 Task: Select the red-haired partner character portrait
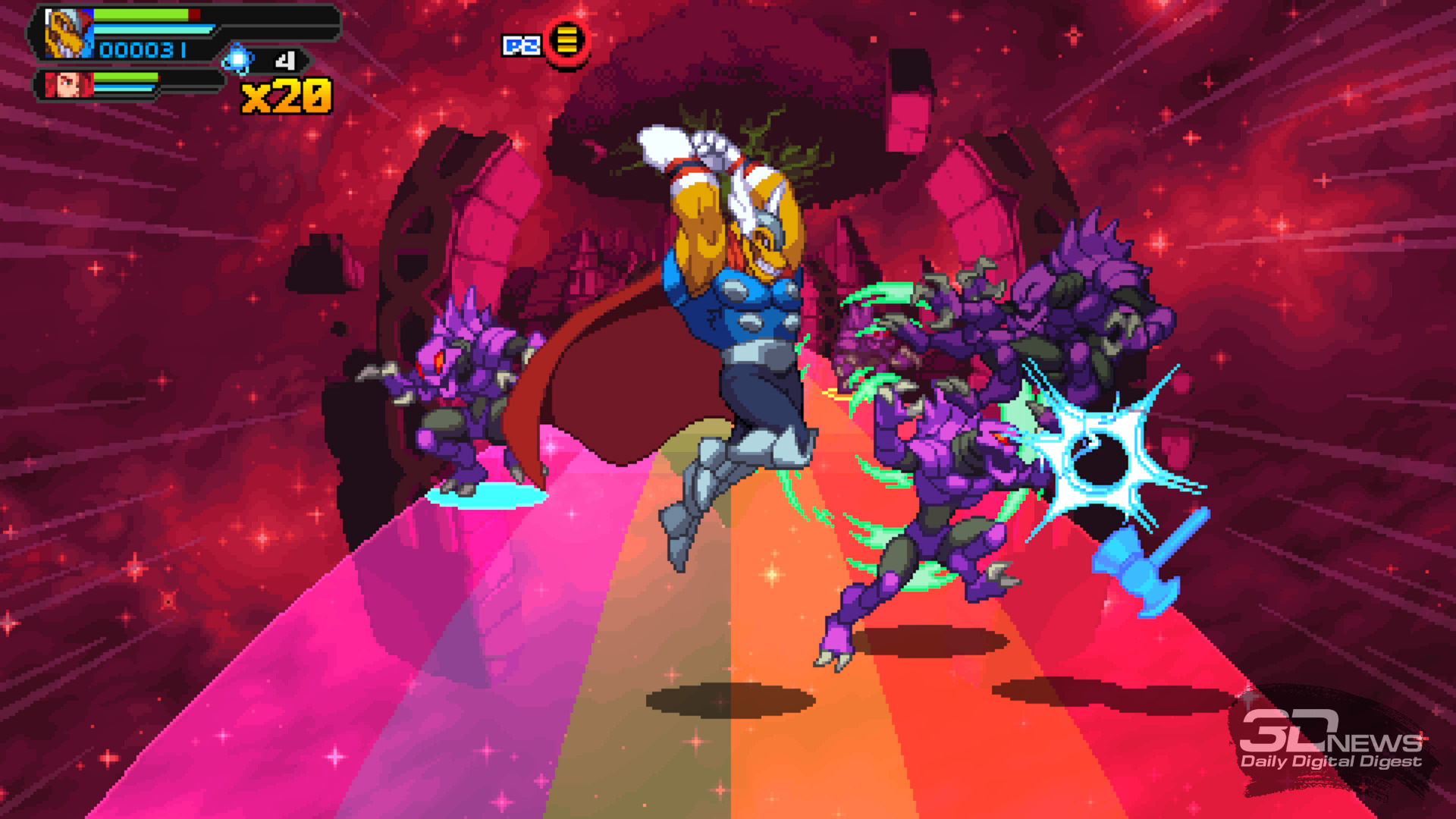(x=68, y=84)
